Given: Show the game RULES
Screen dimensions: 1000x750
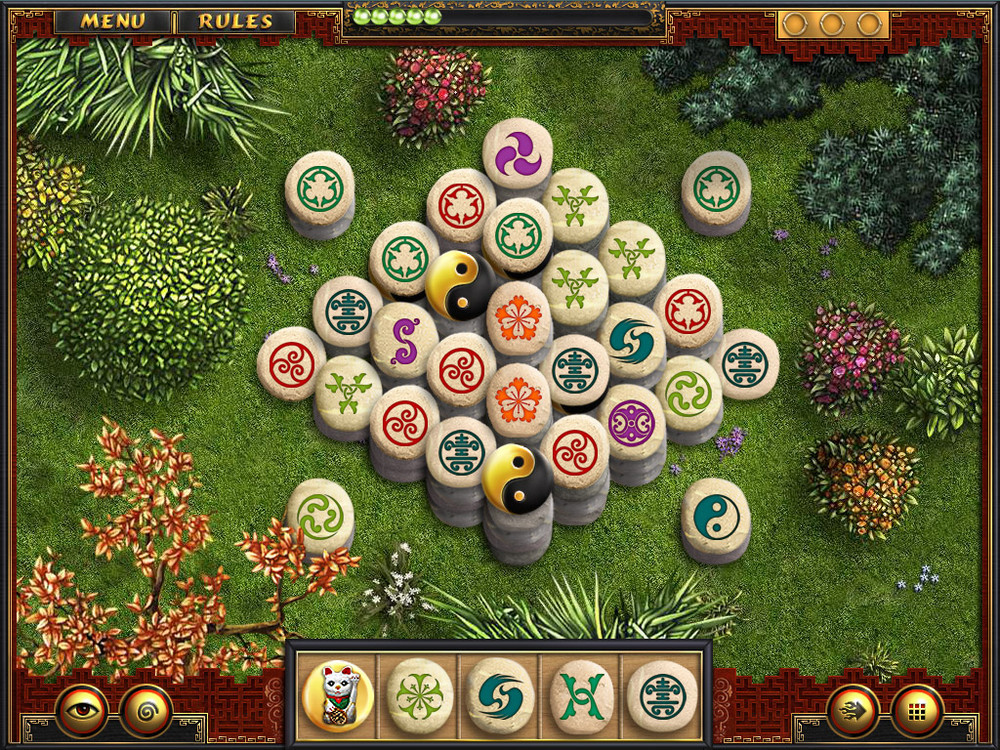Looking at the screenshot, I should coord(236,21).
